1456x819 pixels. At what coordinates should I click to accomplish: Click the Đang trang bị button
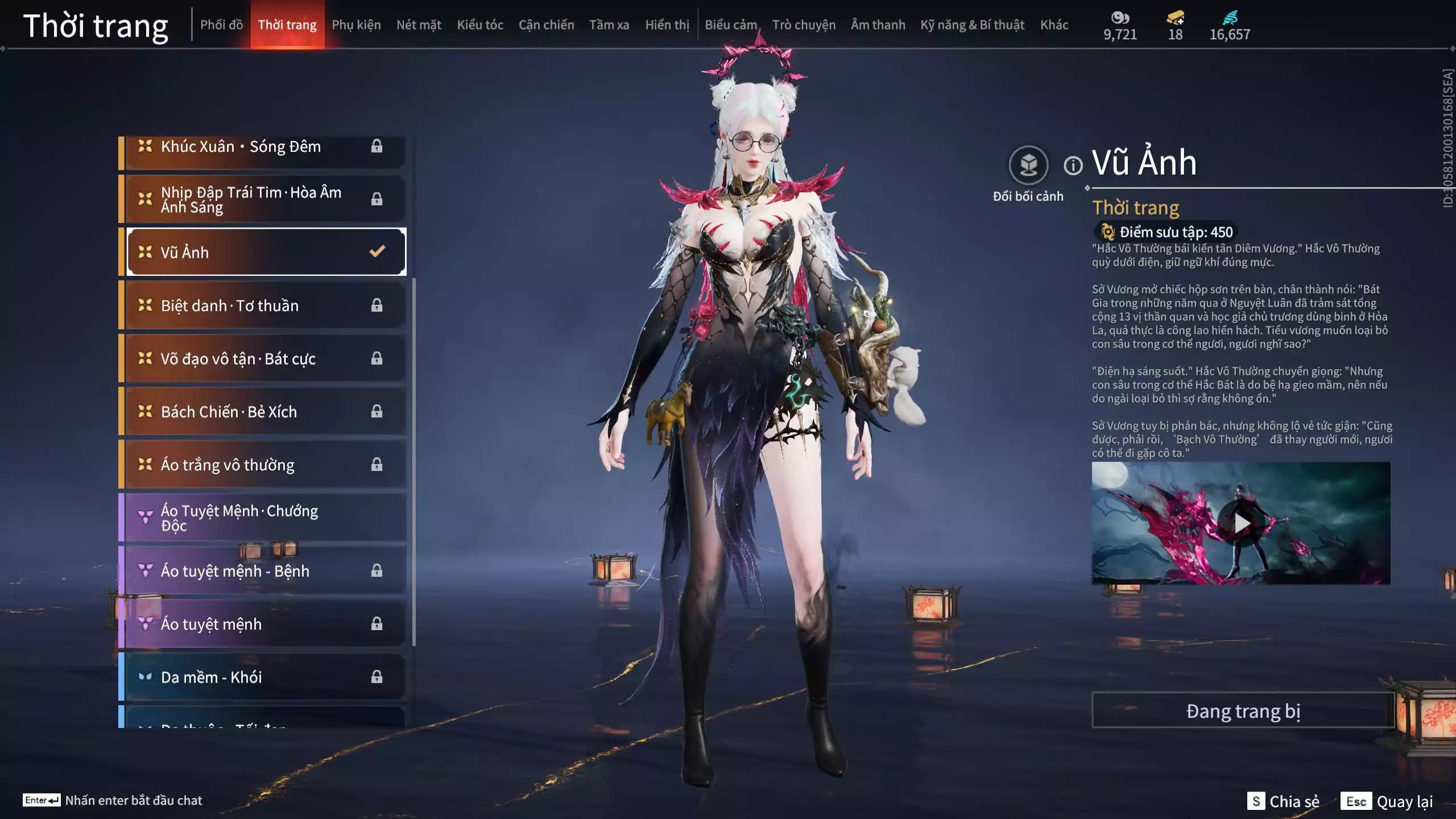1243,711
